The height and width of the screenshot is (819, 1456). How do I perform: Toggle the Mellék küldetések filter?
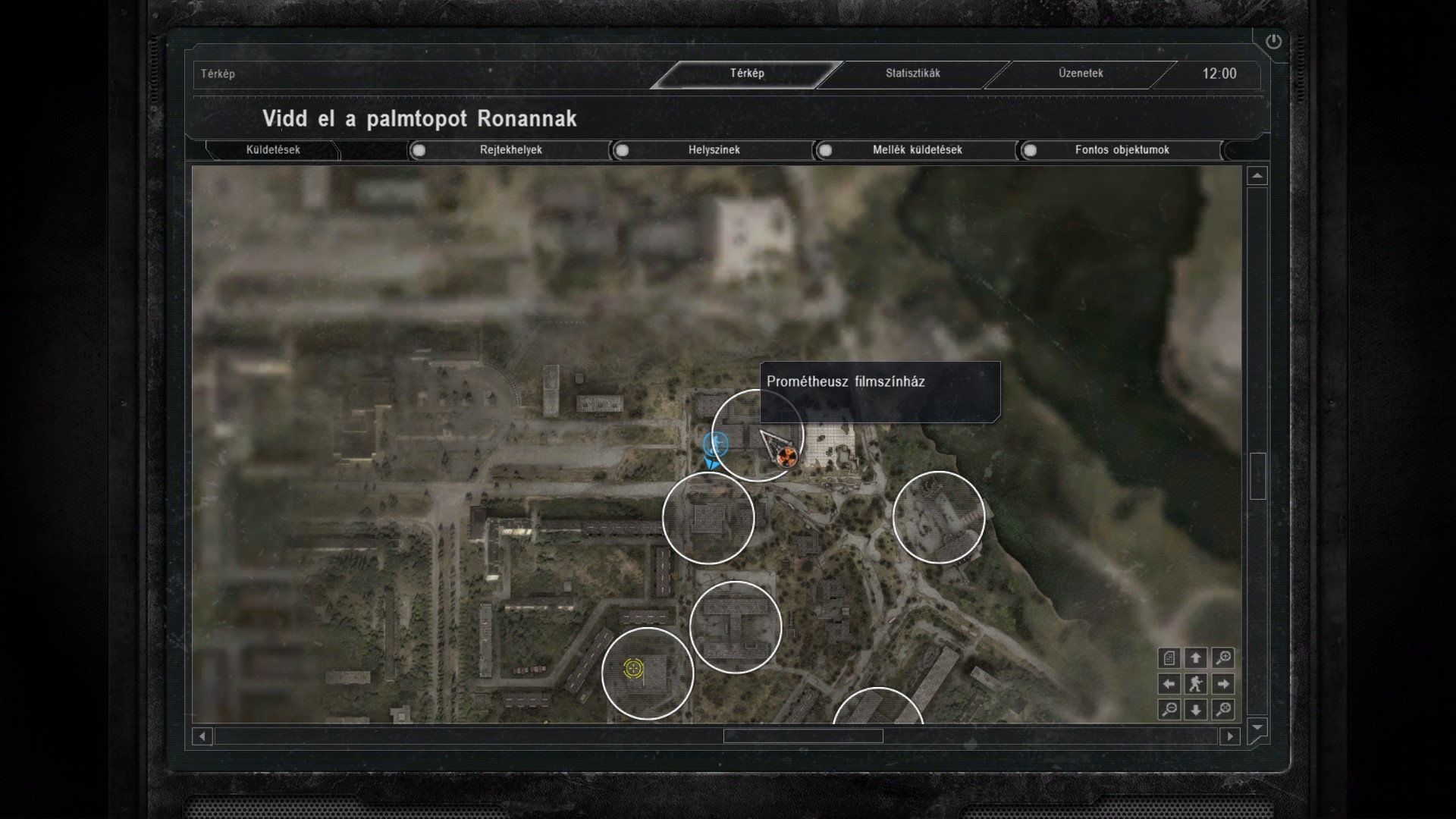pos(825,150)
